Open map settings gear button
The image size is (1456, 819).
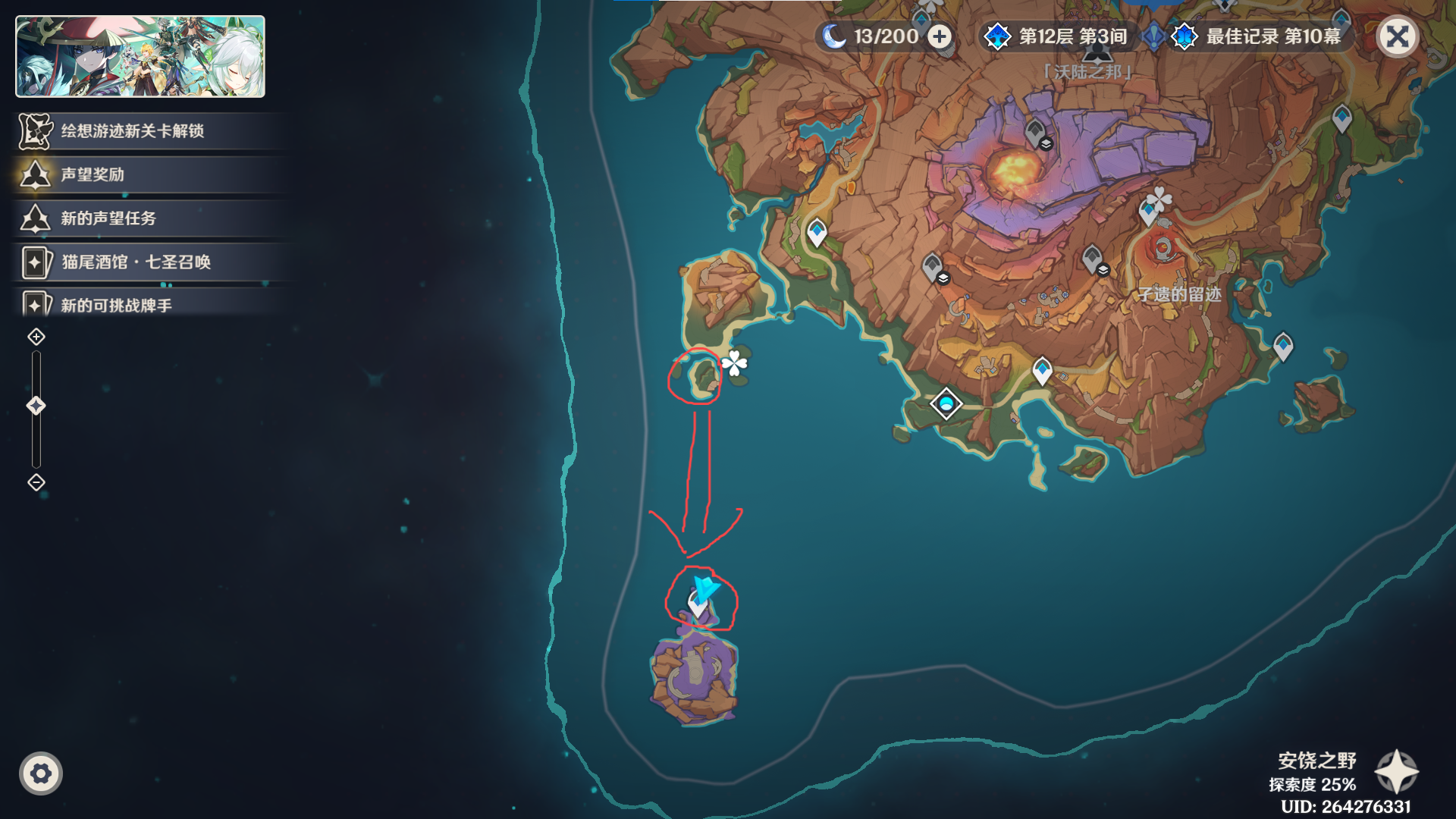click(x=41, y=773)
